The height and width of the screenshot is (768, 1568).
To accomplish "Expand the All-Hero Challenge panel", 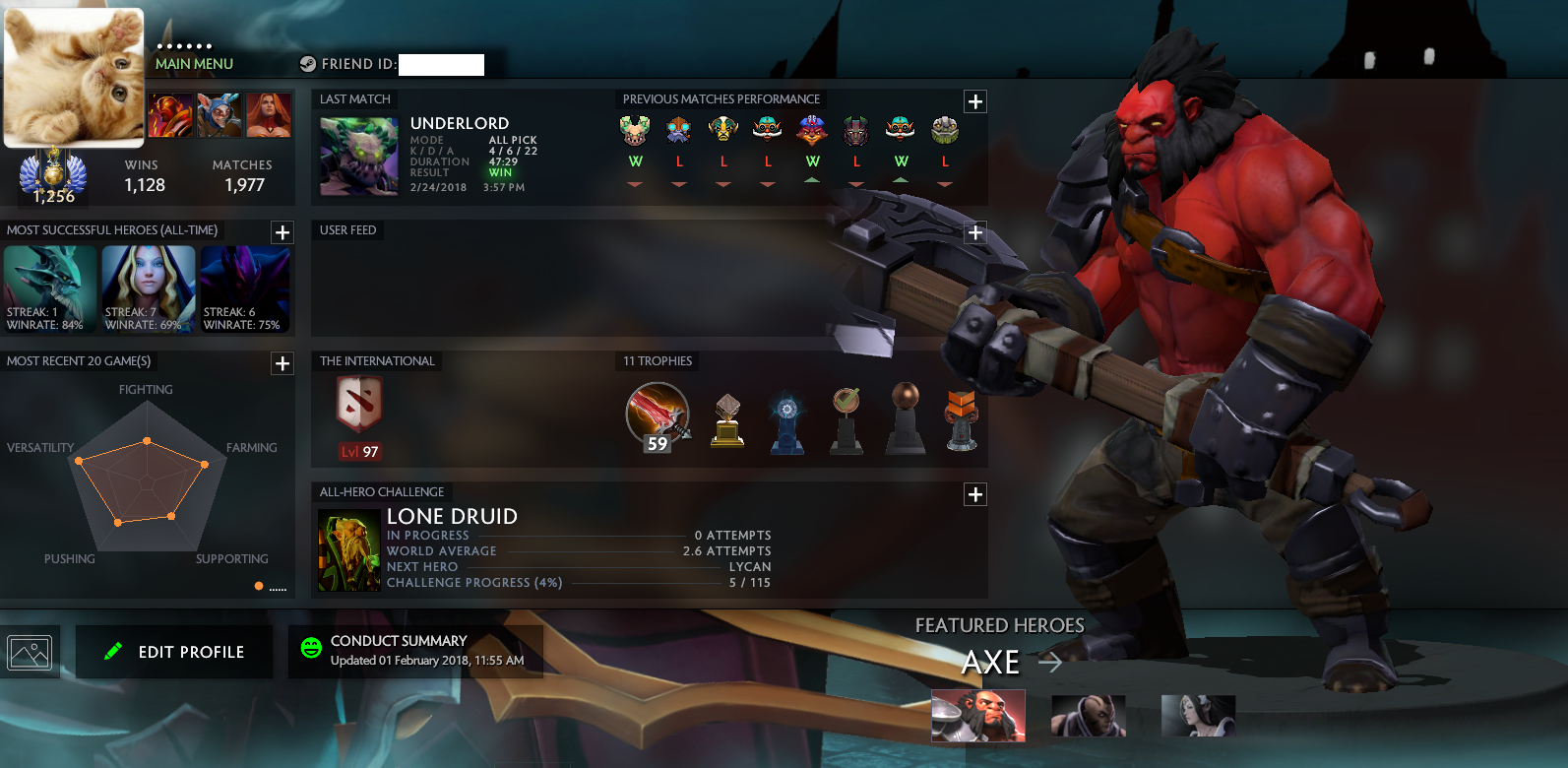I will coord(974,494).
